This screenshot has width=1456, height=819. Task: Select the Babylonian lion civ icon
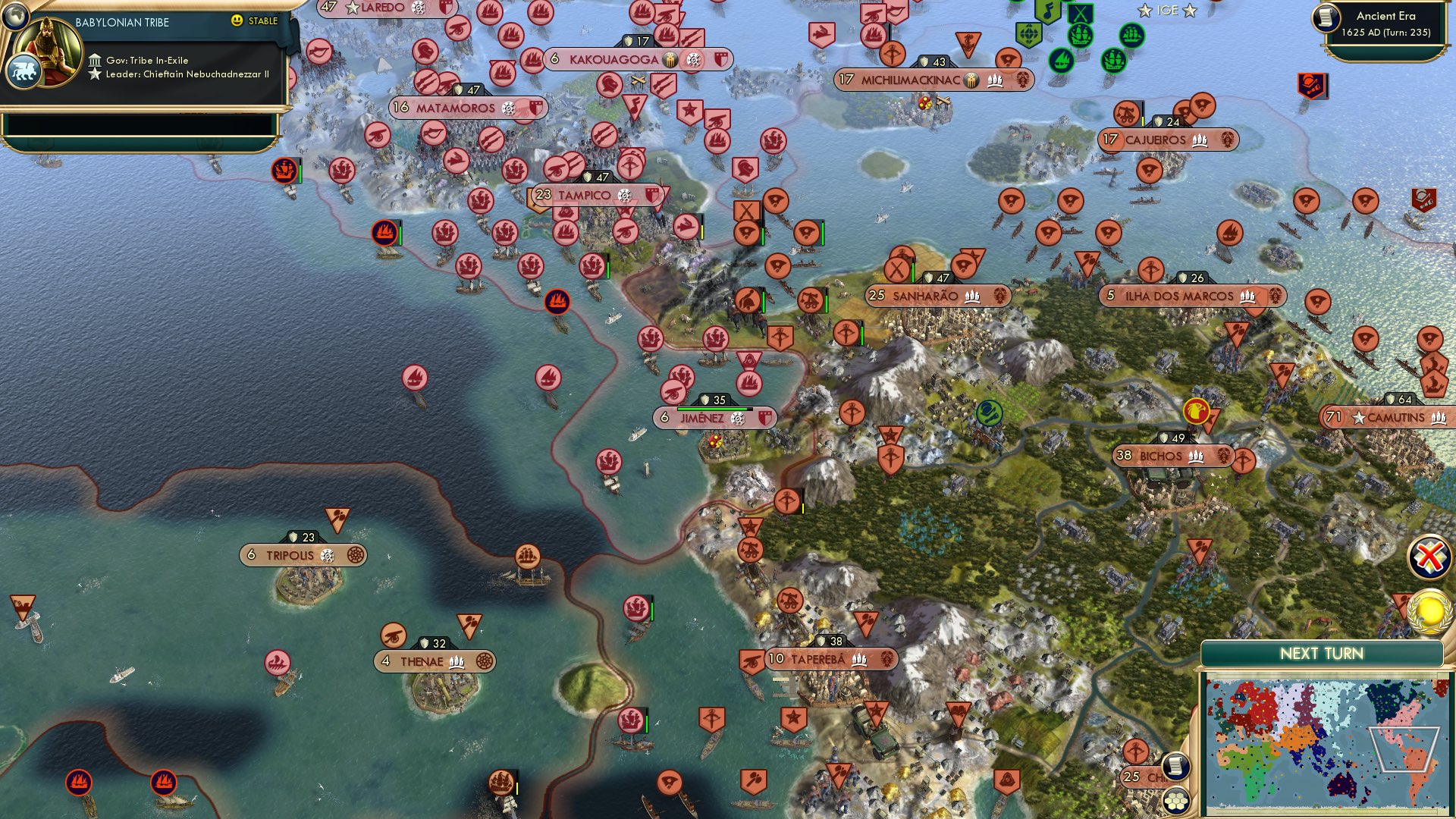coord(25,73)
